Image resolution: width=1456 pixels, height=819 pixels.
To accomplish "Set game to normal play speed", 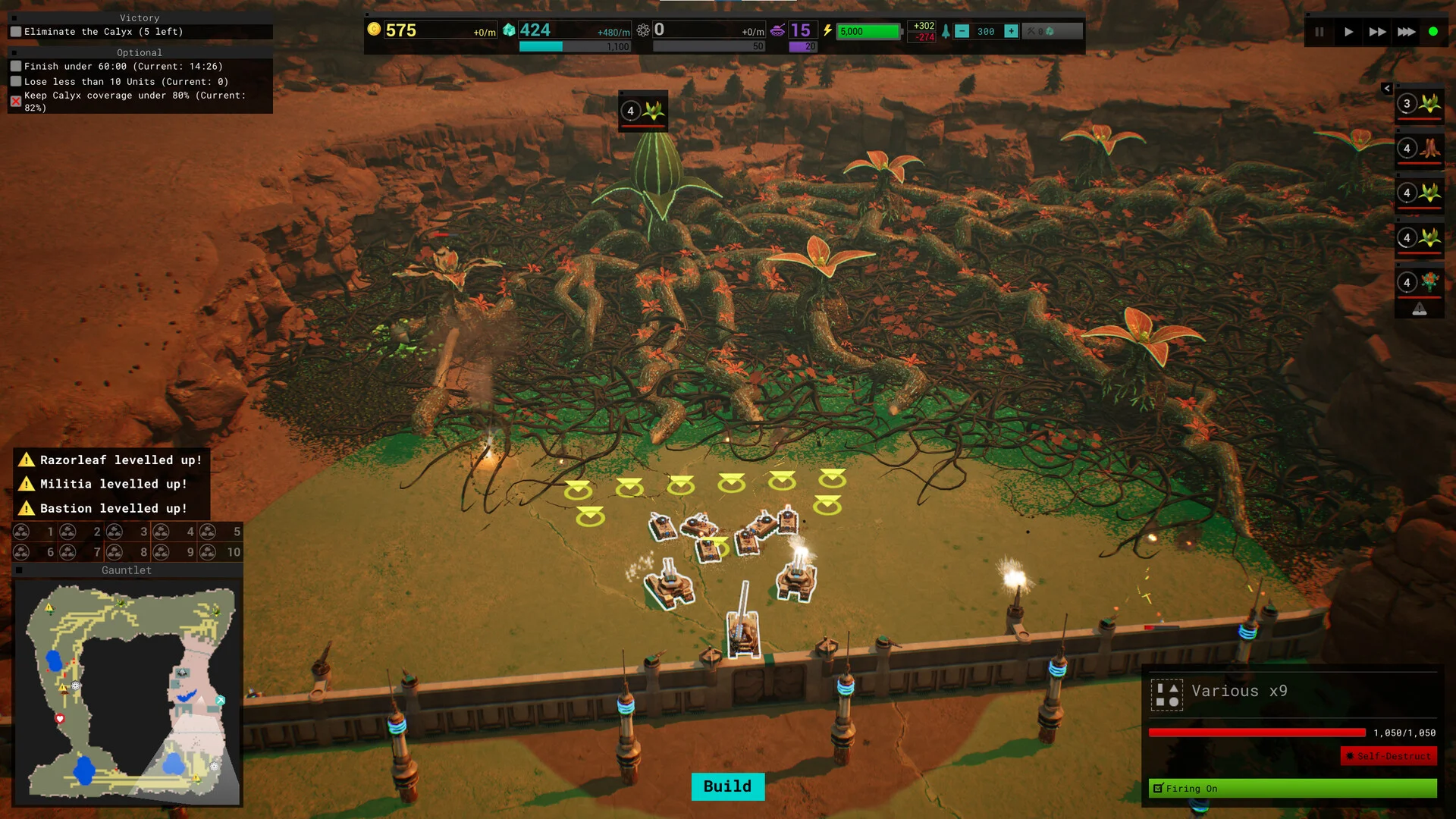I will coord(1348,32).
